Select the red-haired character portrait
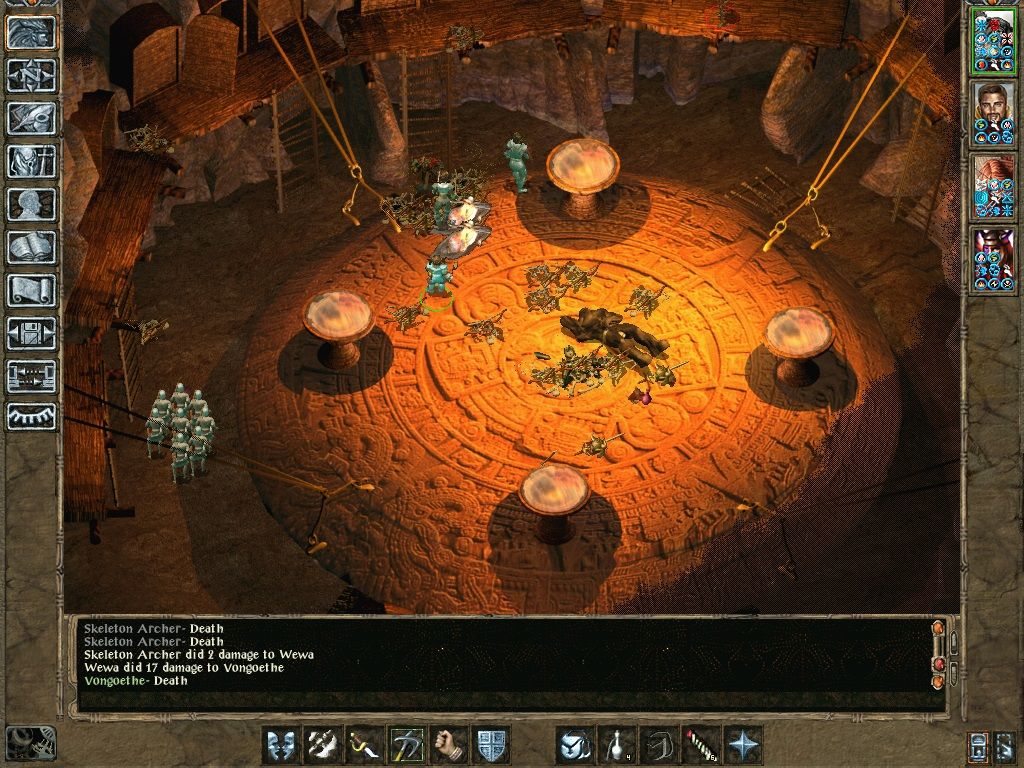Screen dimensions: 1024x768 pyautogui.click(x=993, y=186)
